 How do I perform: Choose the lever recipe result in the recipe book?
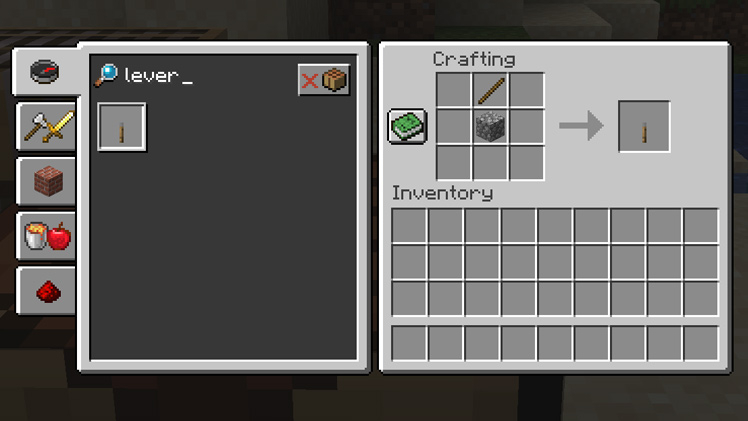tap(122, 128)
